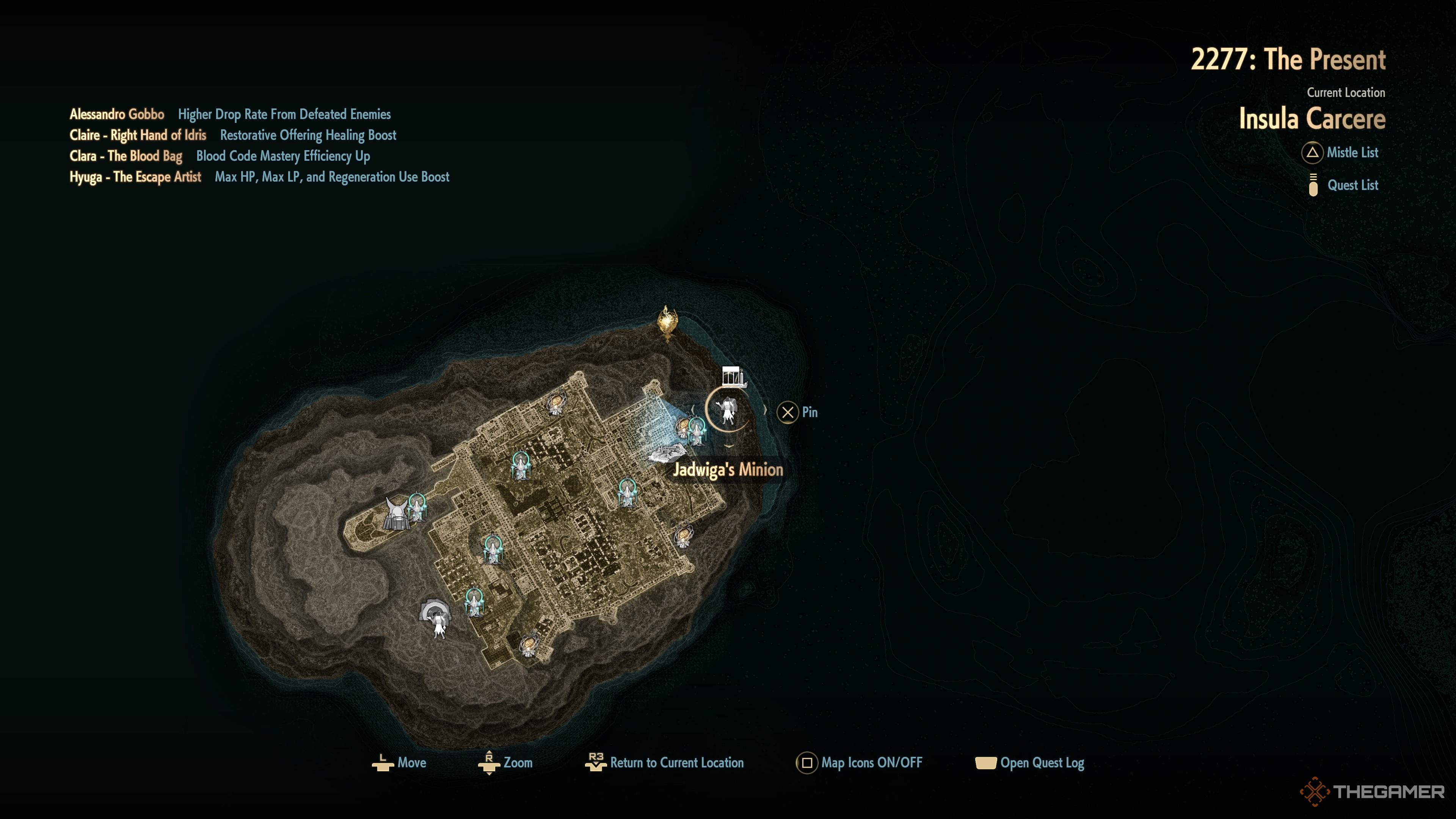1456x819 pixels.
Task: Open the Mistle List
Action: coord(1341,152)
